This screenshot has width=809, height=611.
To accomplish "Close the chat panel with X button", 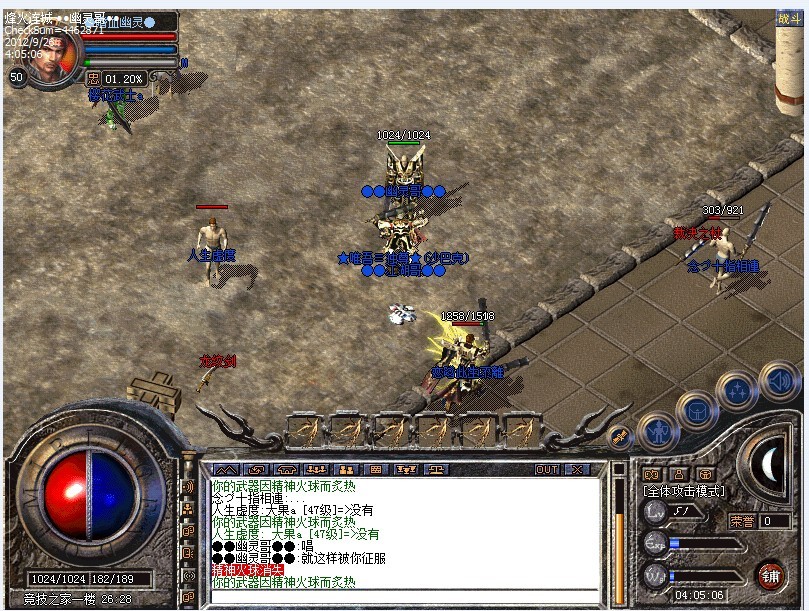I will [577, 469].
